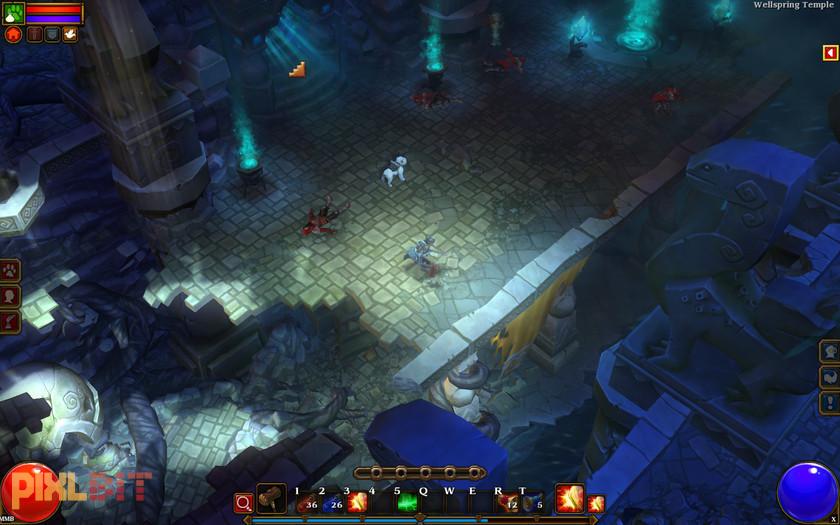The height and width of the screenshot is (525, 840).
Task: Select the red paw pet stance button
Action: [12, 34]
